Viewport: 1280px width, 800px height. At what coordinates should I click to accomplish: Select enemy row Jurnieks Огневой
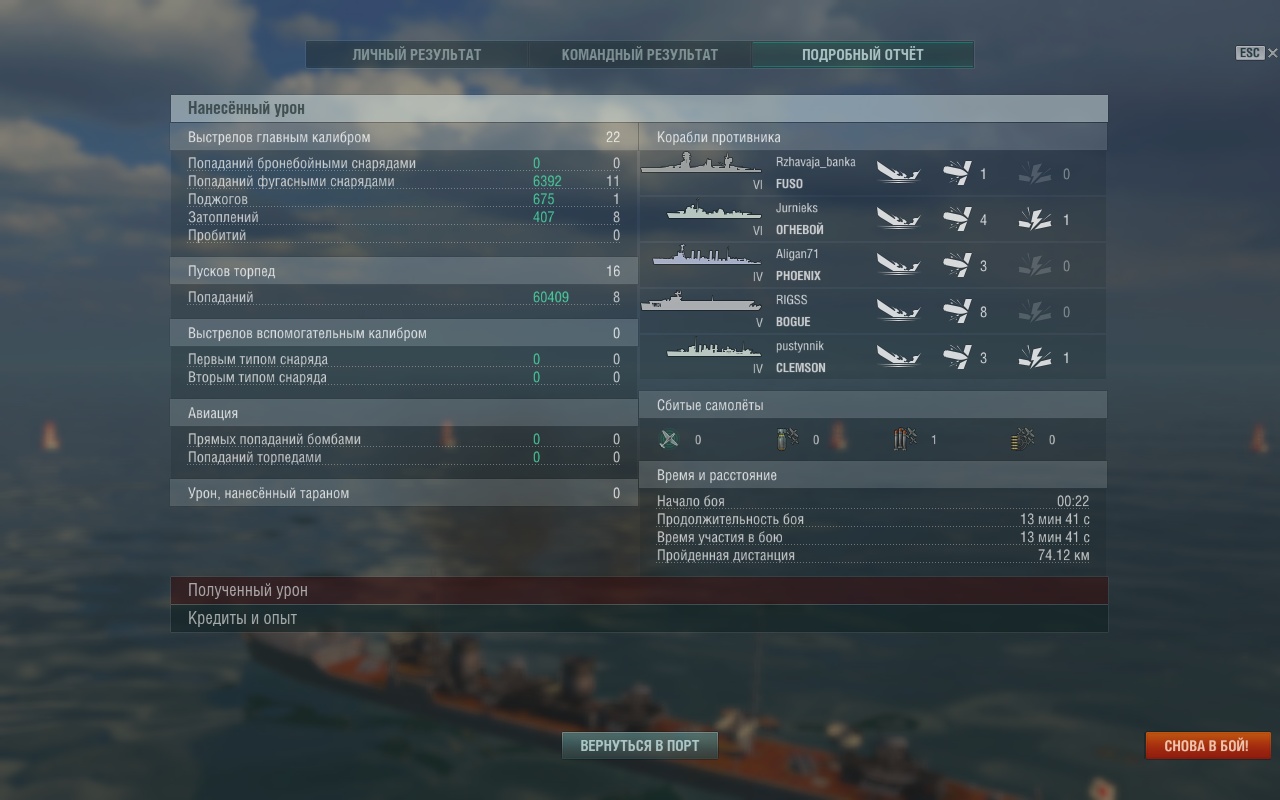pos(872,220)
